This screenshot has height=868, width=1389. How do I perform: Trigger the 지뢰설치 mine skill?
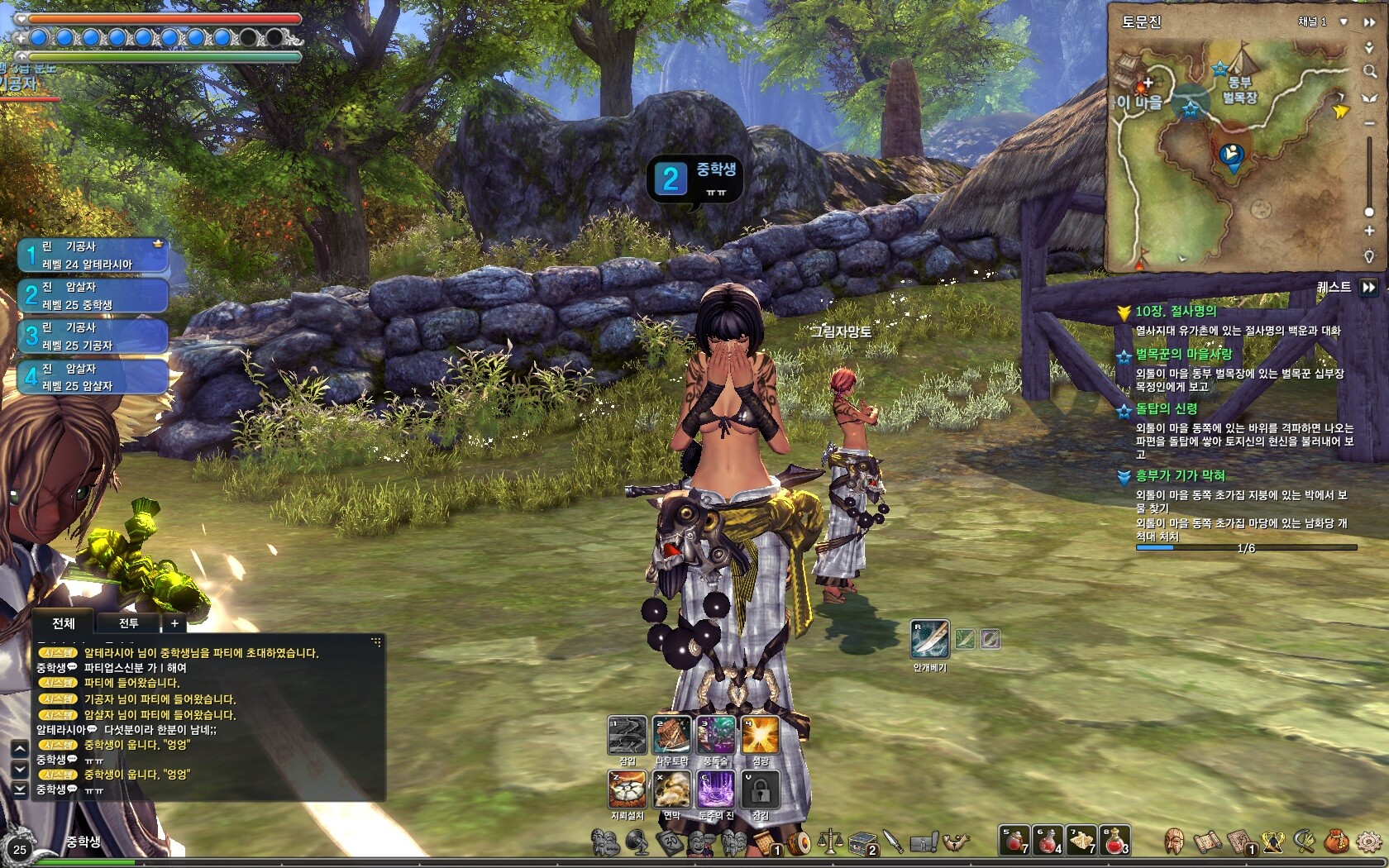pos(627,790)
